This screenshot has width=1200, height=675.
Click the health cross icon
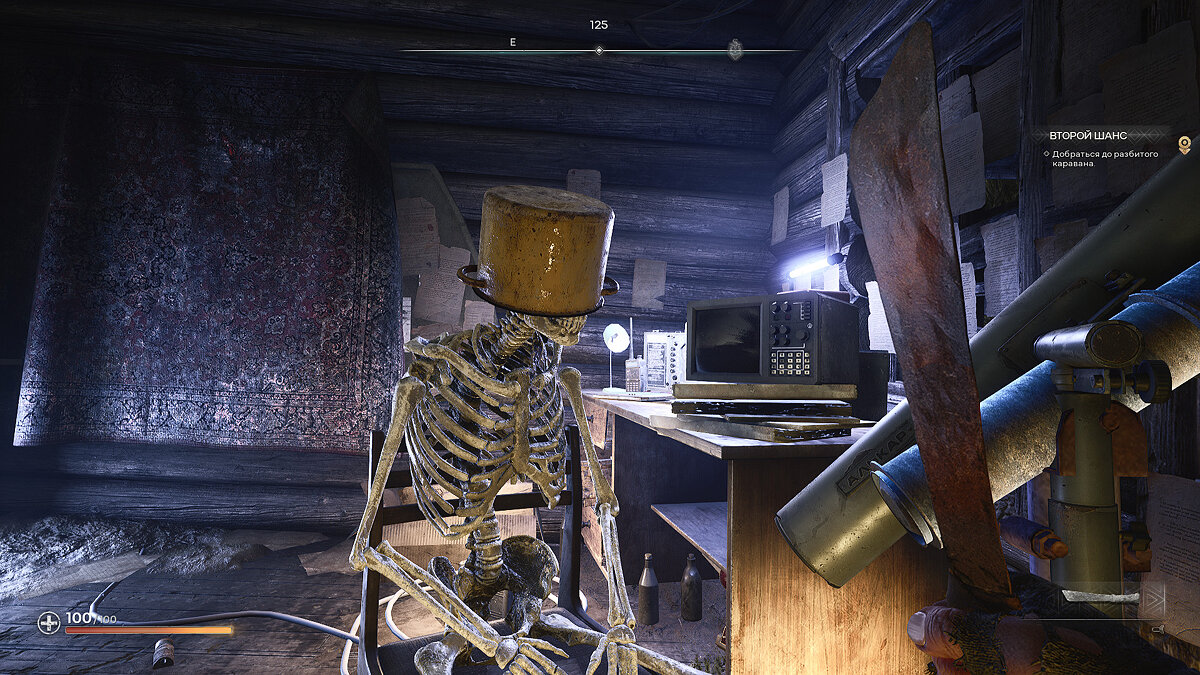49,623
